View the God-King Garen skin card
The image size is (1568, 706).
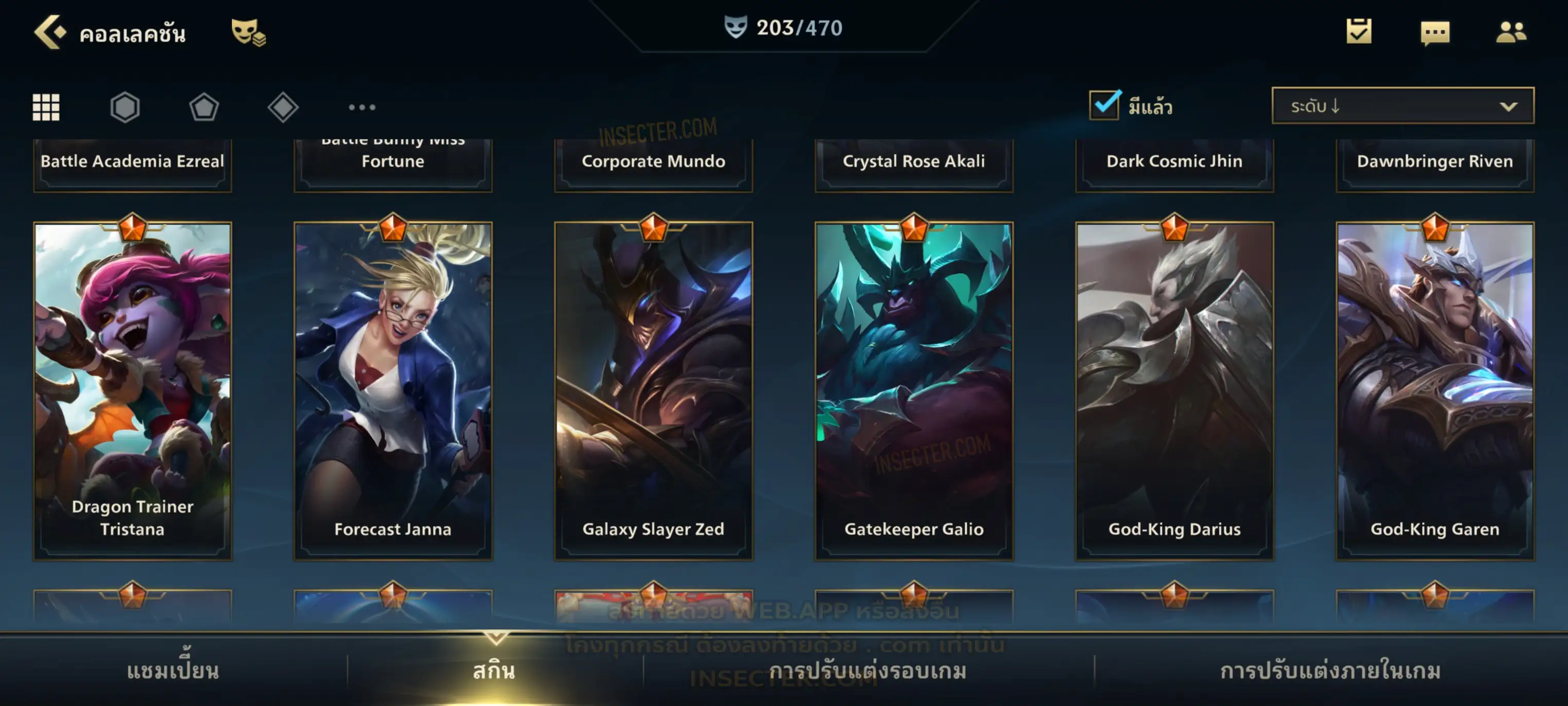[x=1435, y=390]
